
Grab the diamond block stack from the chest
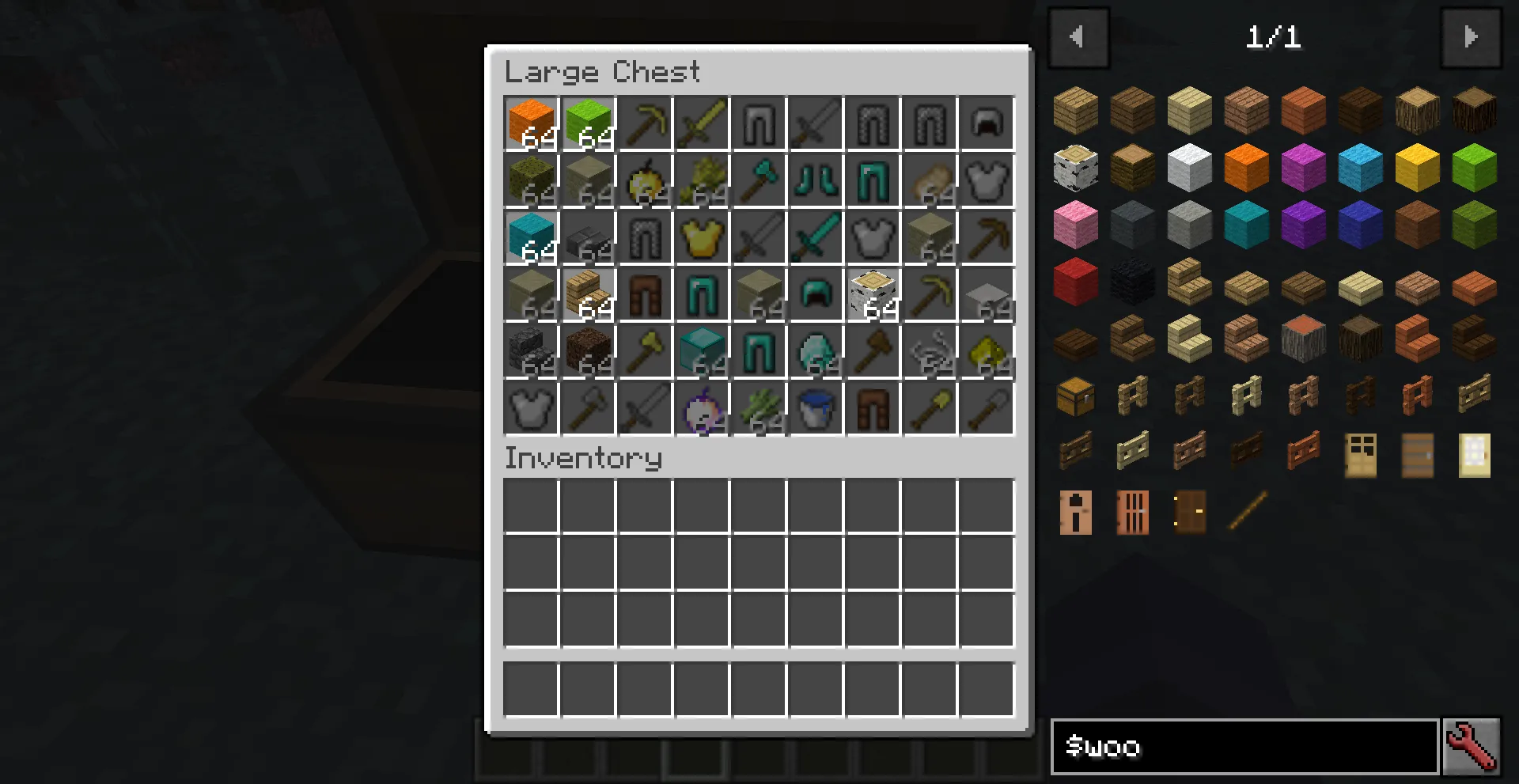pyautogui.click(x=703, y=352)
